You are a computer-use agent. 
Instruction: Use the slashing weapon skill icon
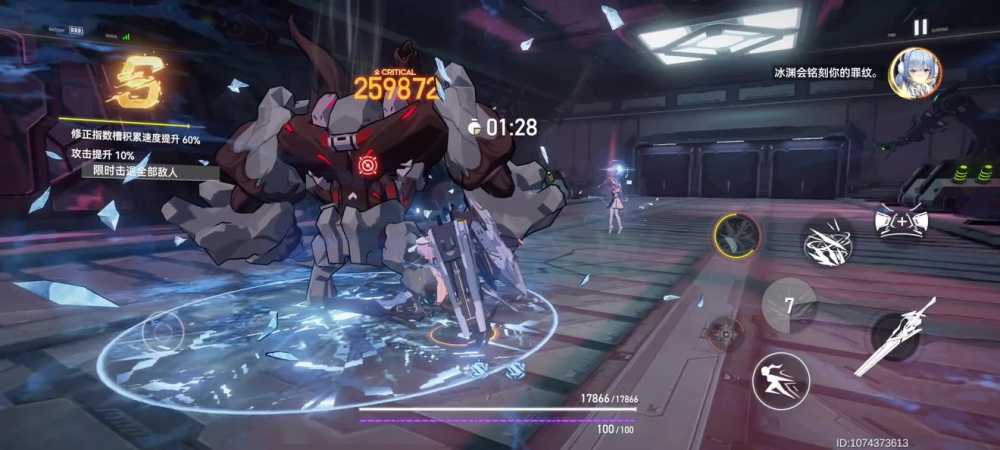[827, 240]
